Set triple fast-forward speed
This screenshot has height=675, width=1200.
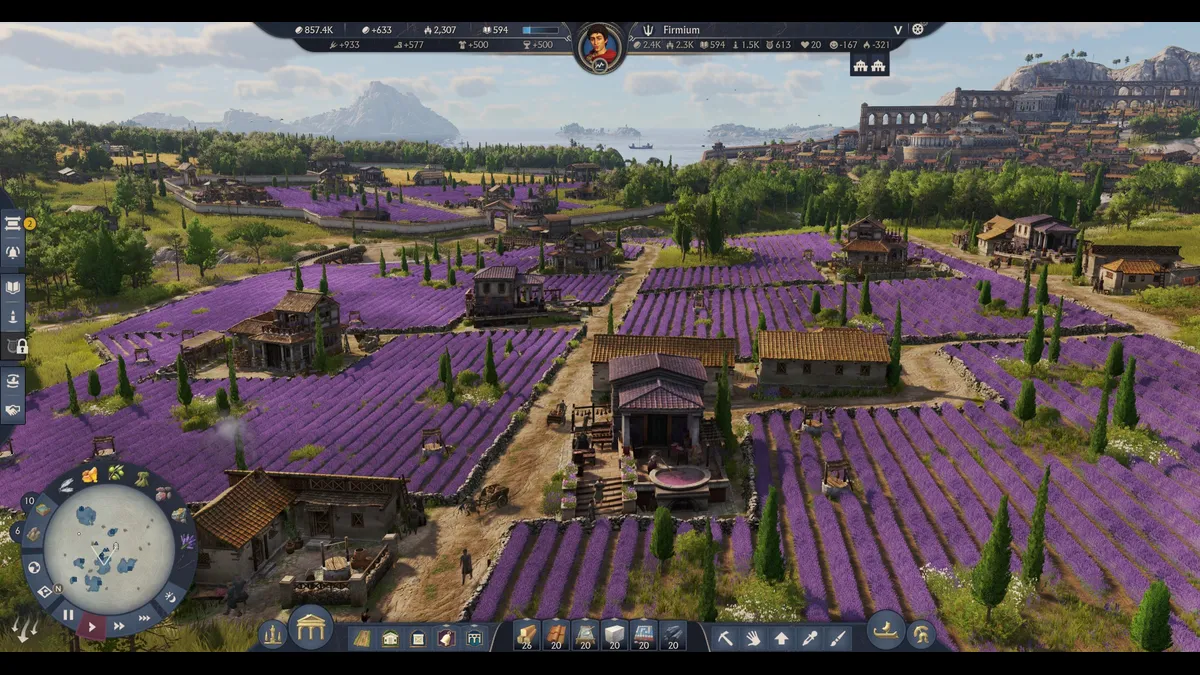145,618
